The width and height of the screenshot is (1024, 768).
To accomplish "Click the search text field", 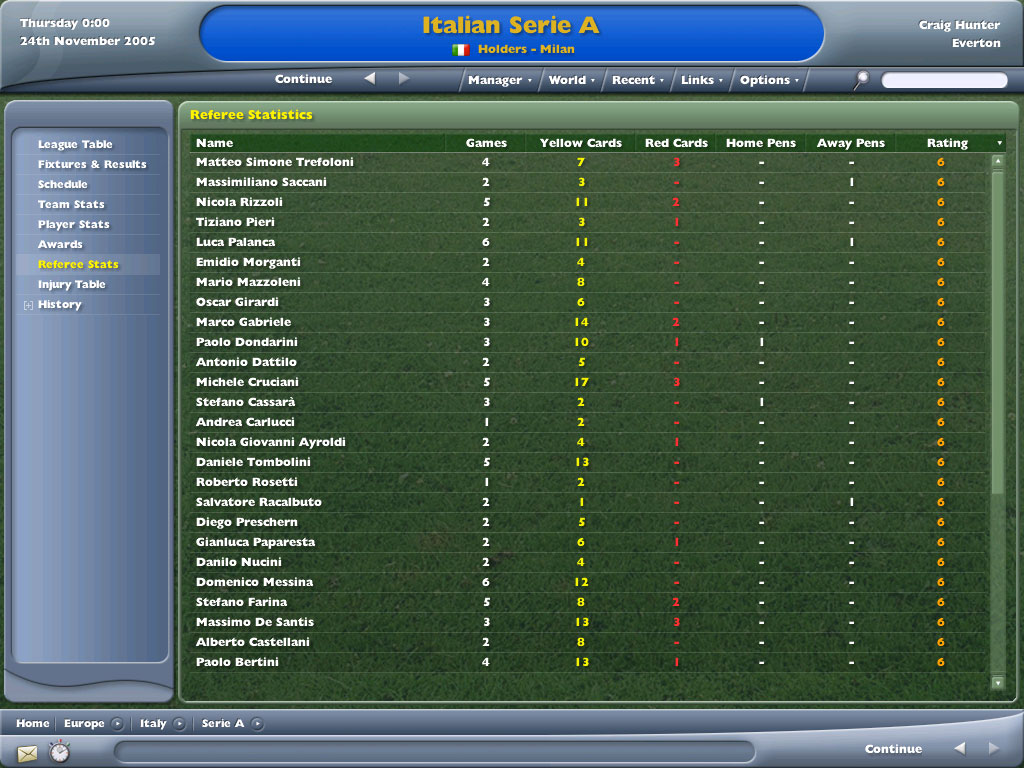I will click(x=944, y=80).
